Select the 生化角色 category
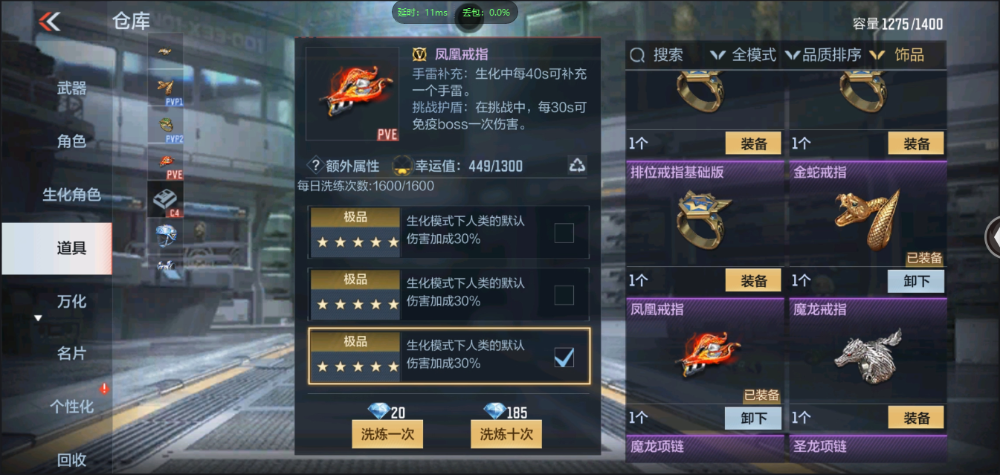 click(x=71, y=195)
